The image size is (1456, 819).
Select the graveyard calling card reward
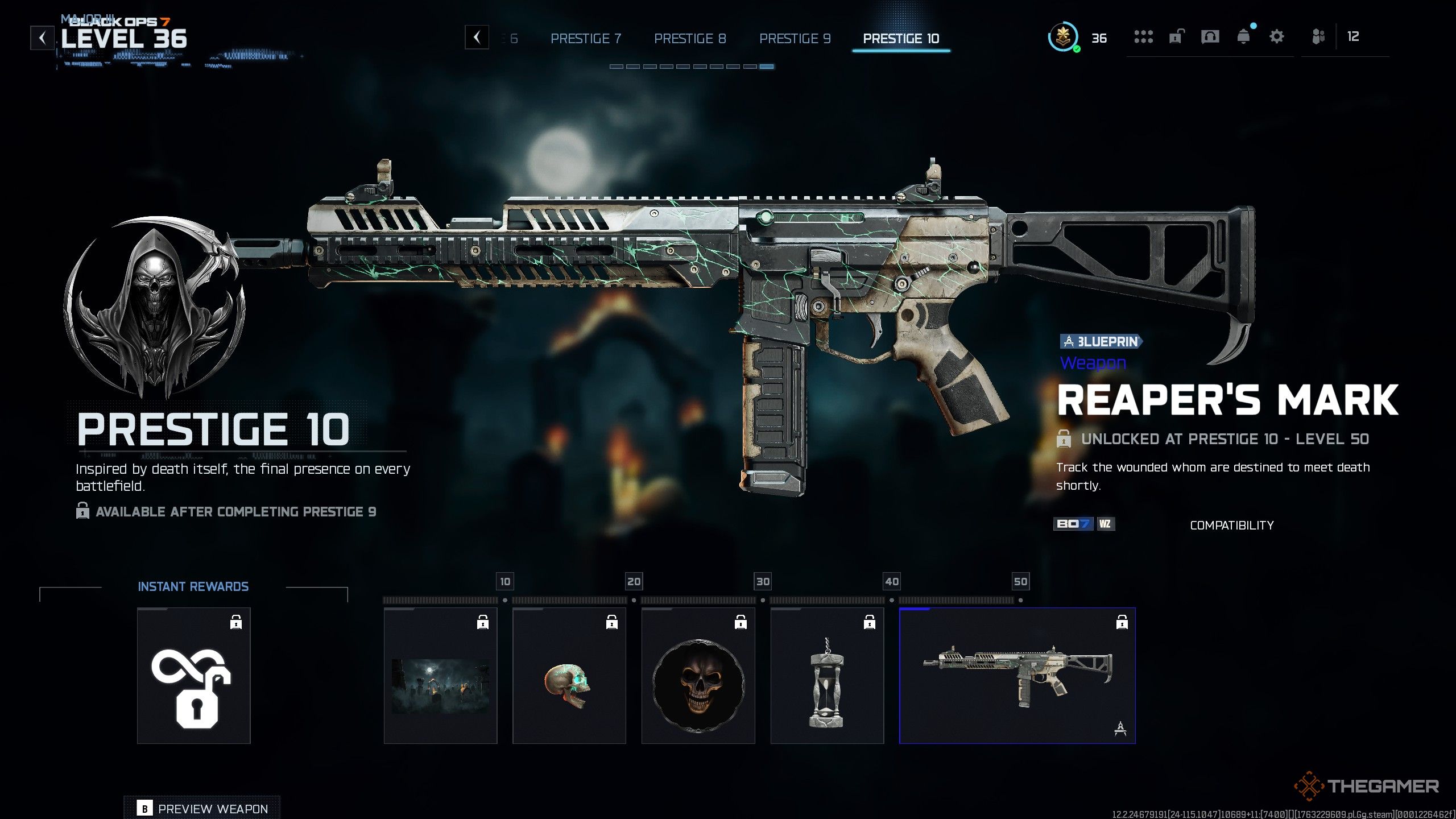tap(440, 676)
